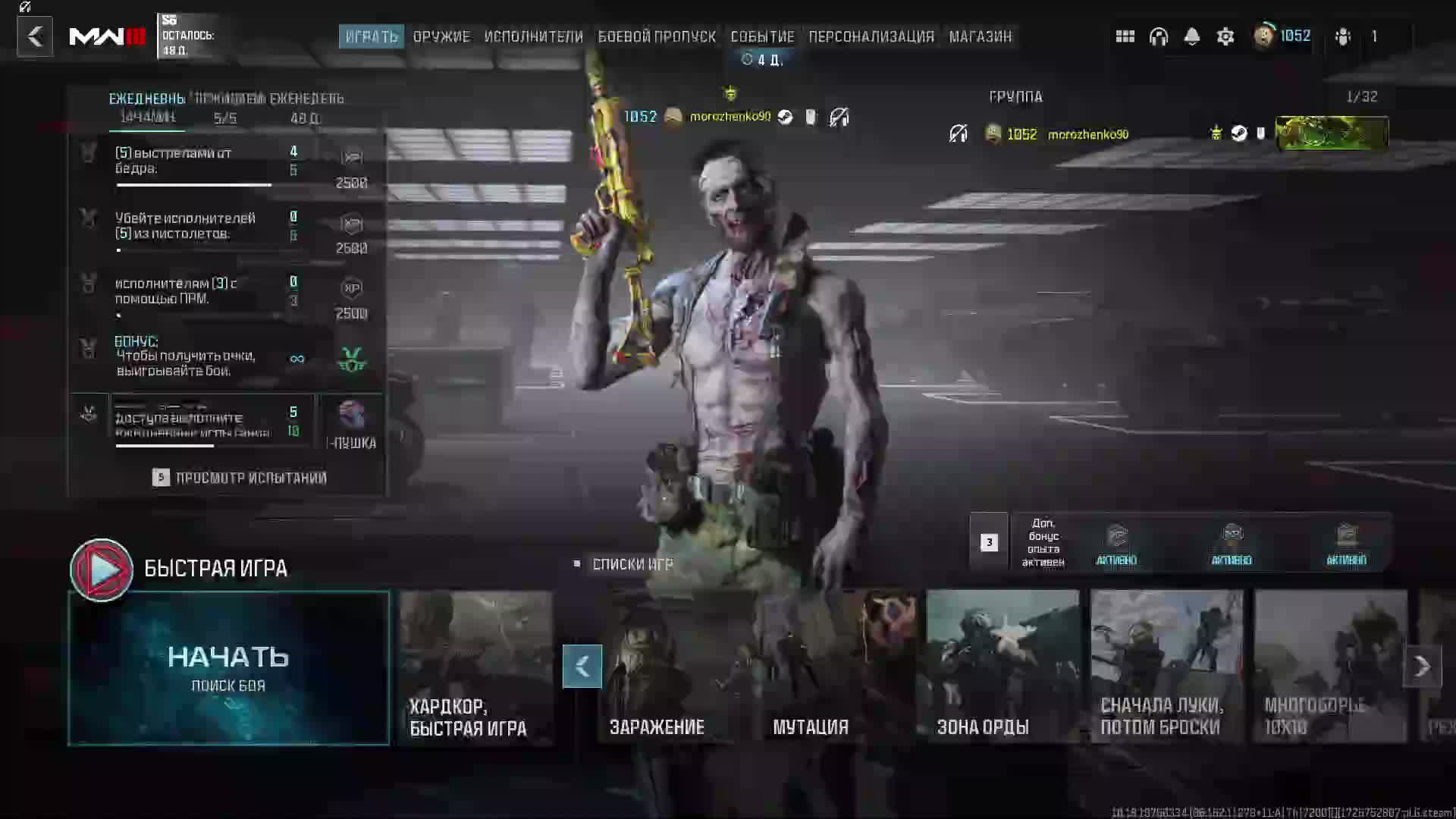The width and height of the screenshot is (1456, 819).
Task: Open the social players icon
Action: coord(1342,36)
